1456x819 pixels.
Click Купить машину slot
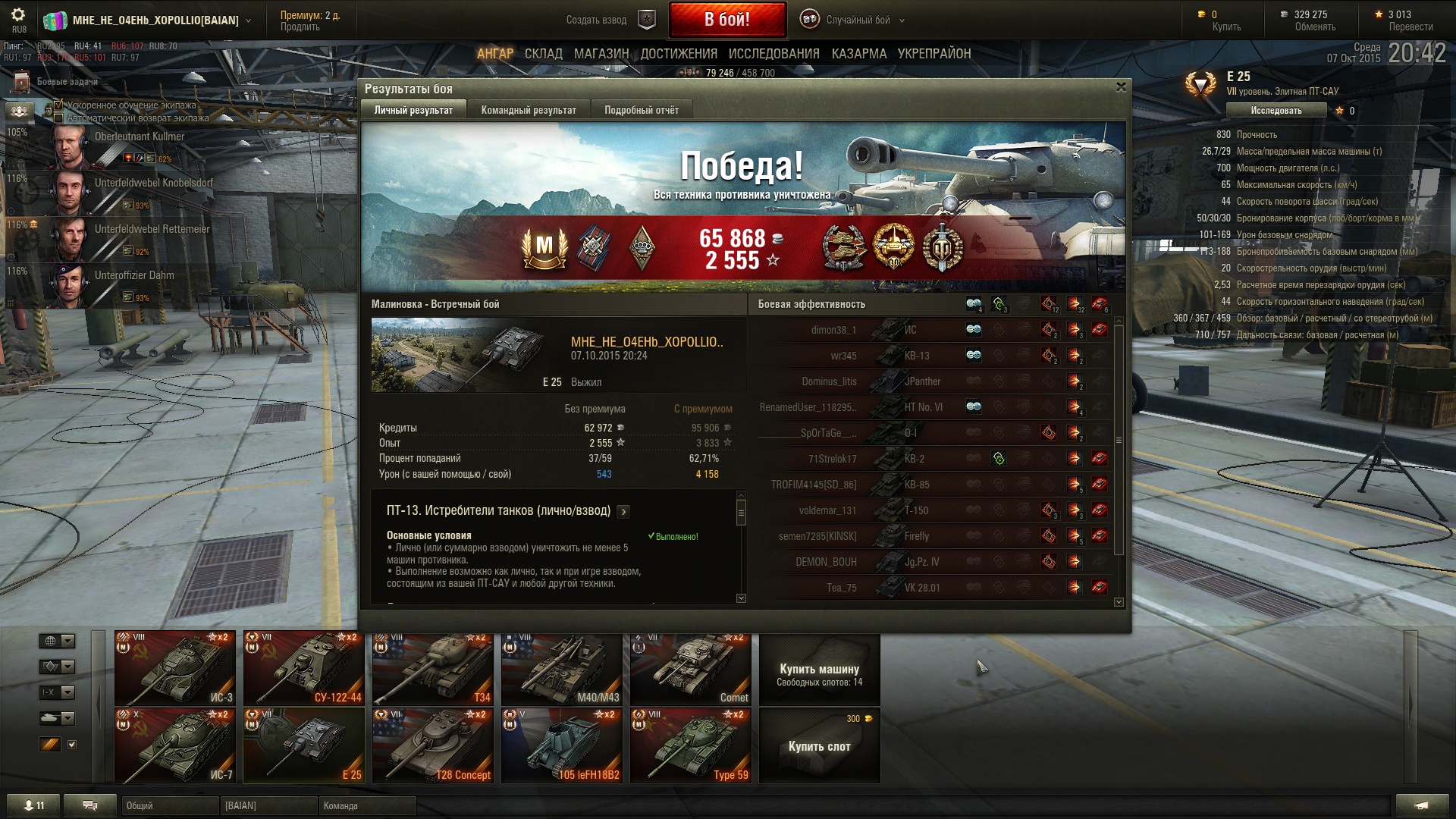pyautogui.click(x=819, y=670)
